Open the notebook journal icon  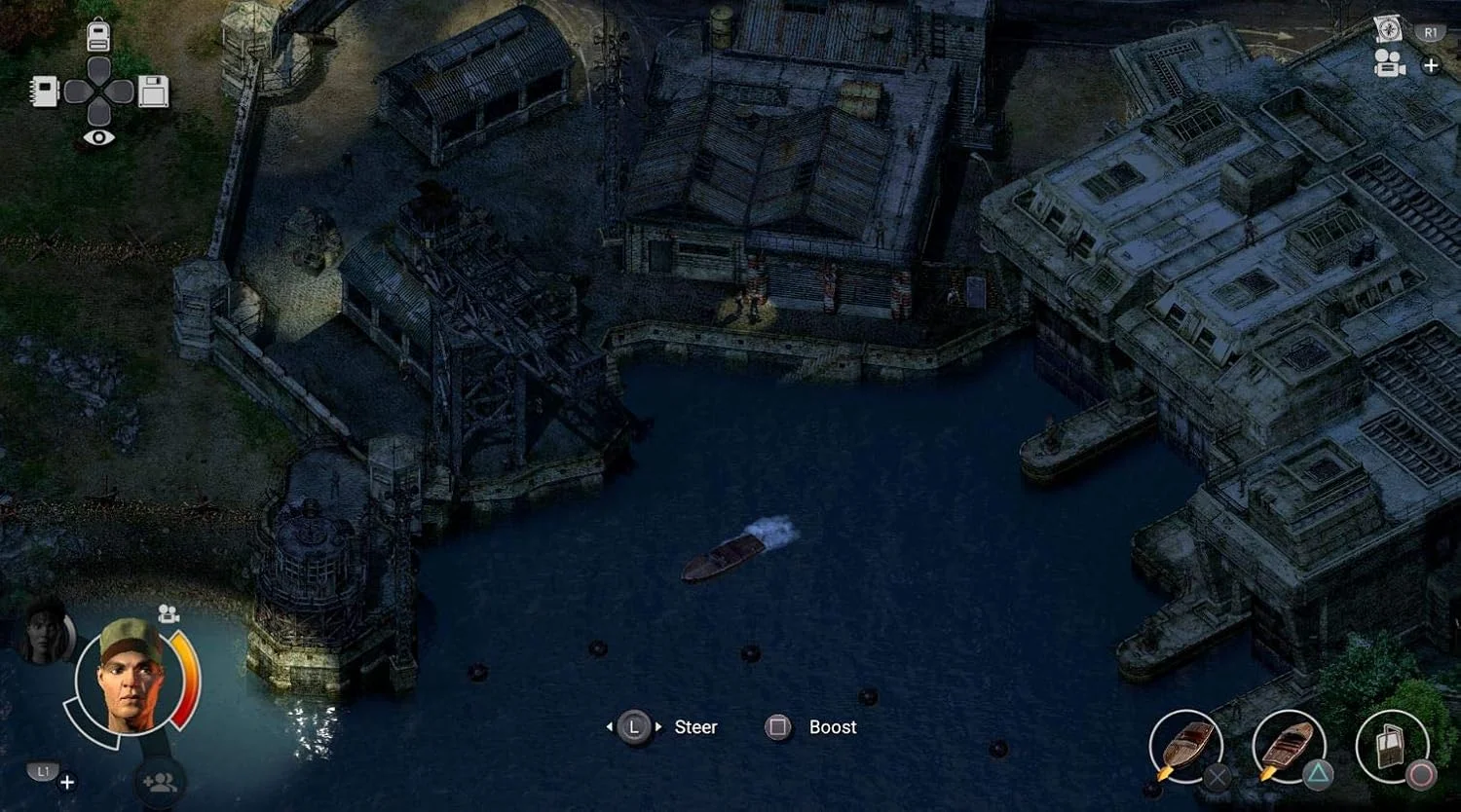45,92
